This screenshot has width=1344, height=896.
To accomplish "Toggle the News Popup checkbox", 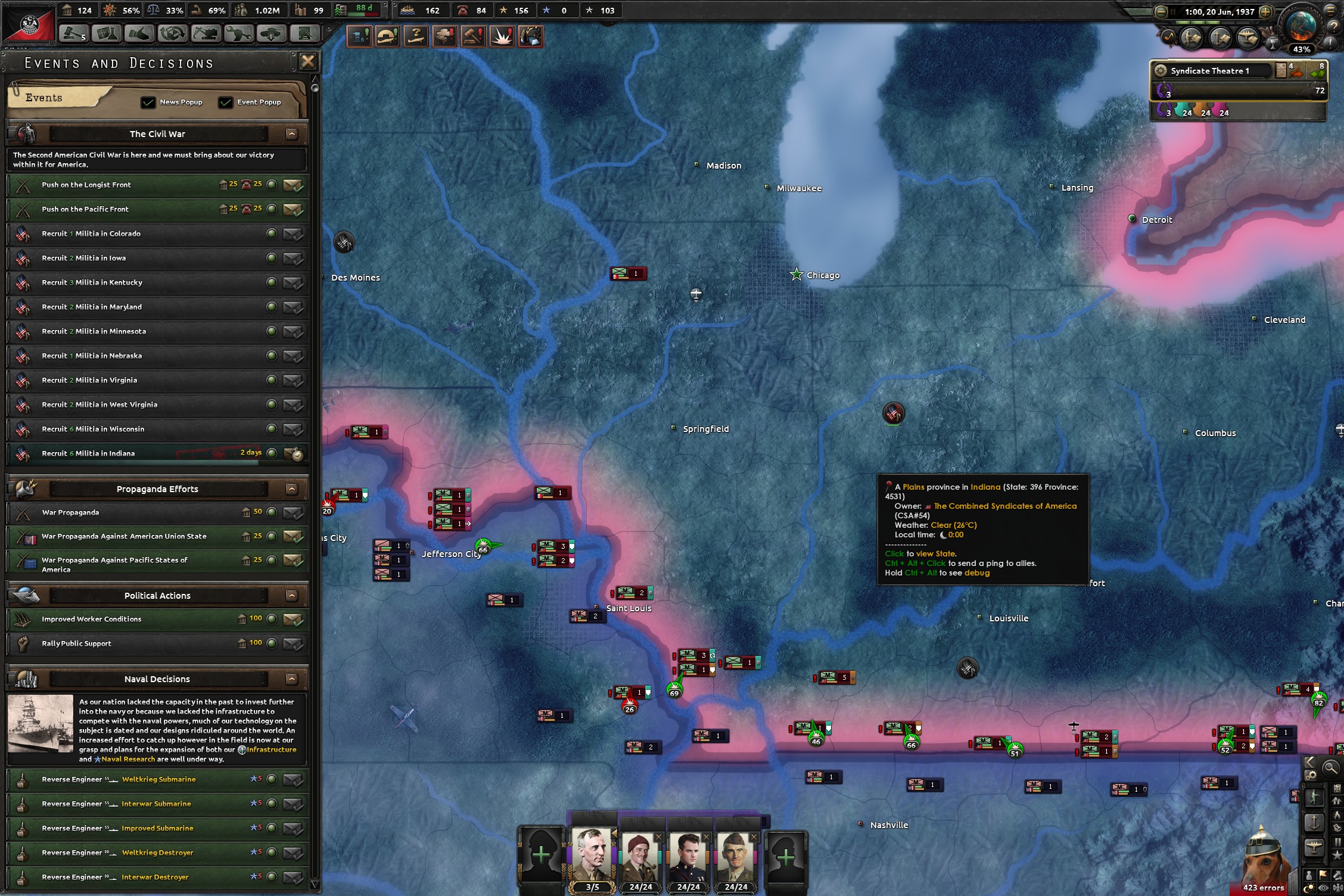I will 148,102.
